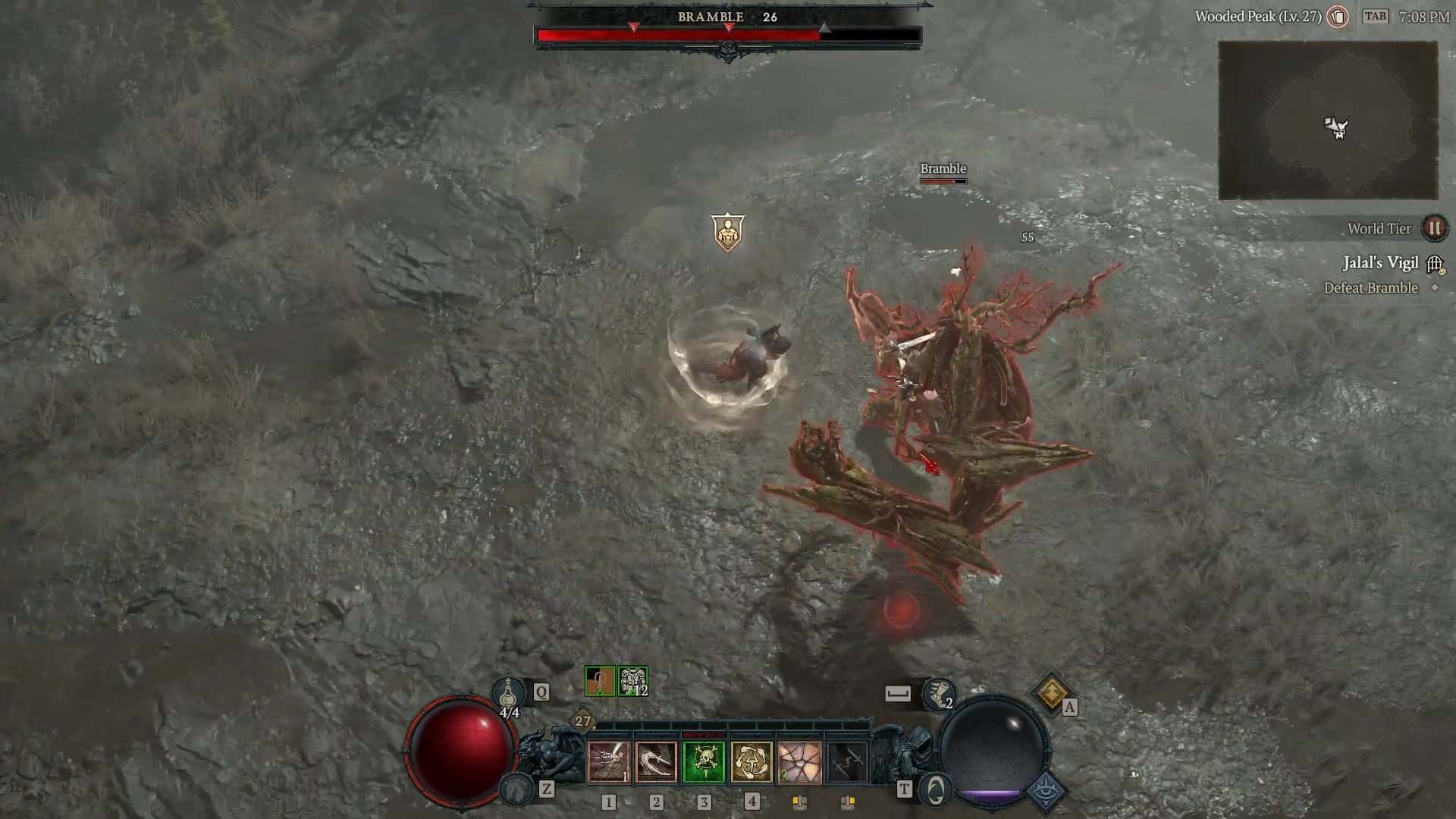Image resolution: width=1456 pixels, height=819 pixels.
Task: Use the Caltrops skill in hotbar slot 4
Action: point(752,762)
